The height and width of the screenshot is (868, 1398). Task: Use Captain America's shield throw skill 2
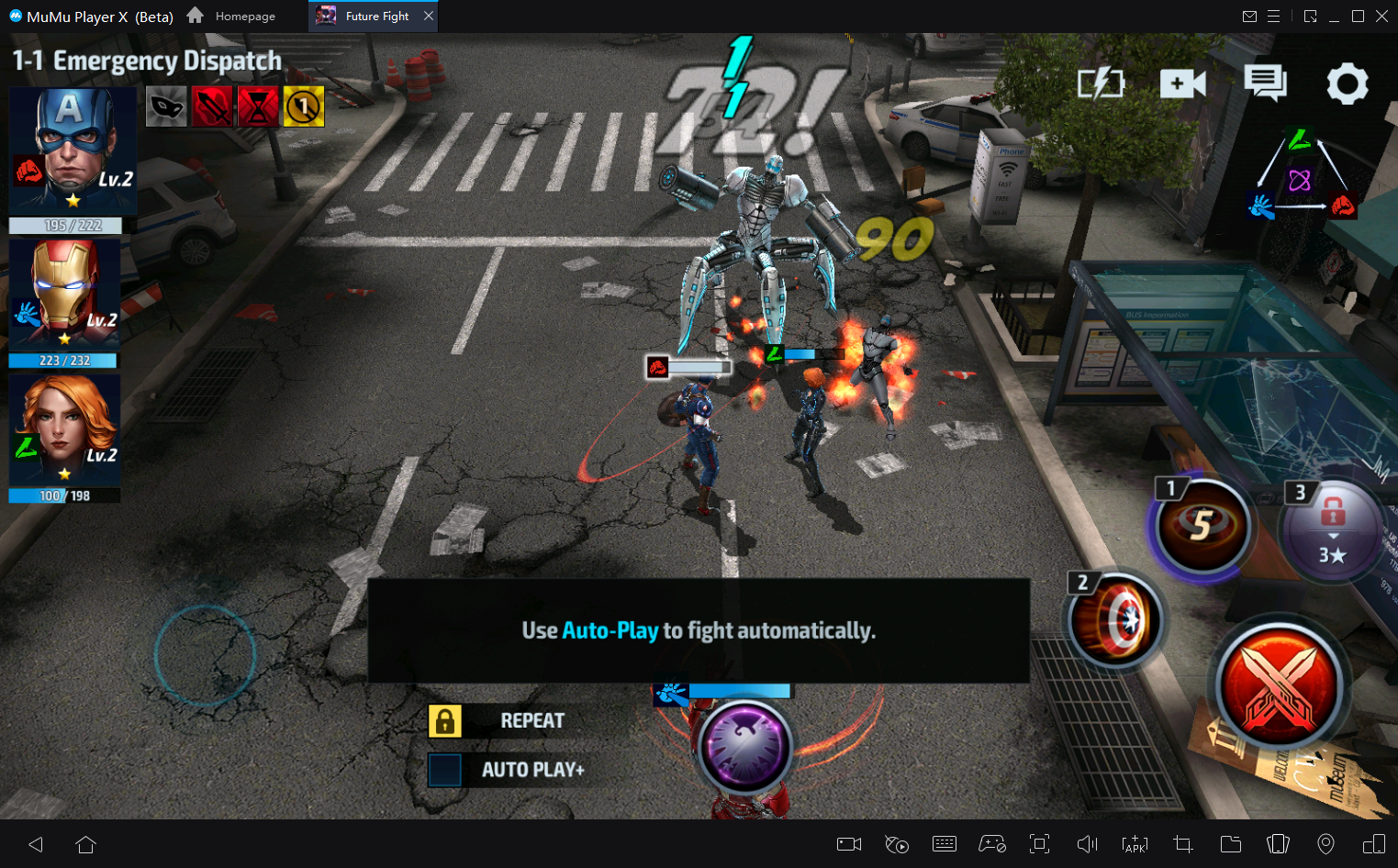(x=1116, y=620)
